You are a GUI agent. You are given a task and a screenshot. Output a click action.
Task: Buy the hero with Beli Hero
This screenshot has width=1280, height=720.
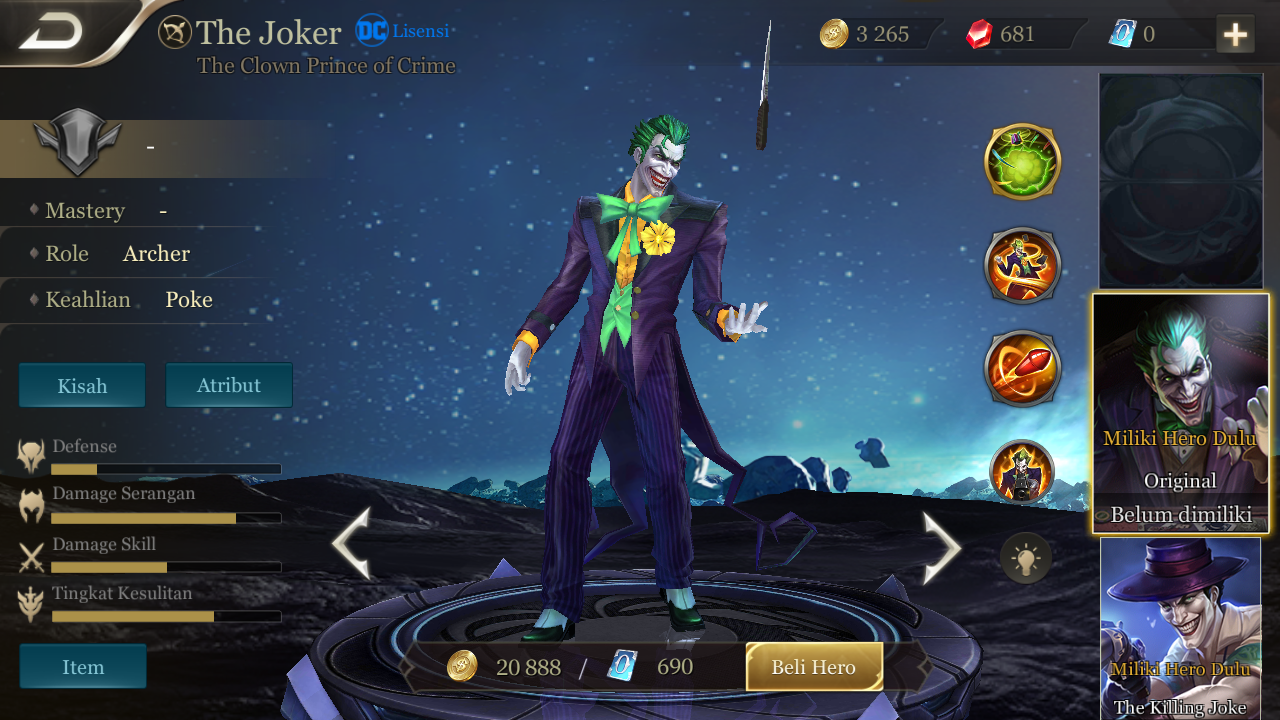coord(814,667)
